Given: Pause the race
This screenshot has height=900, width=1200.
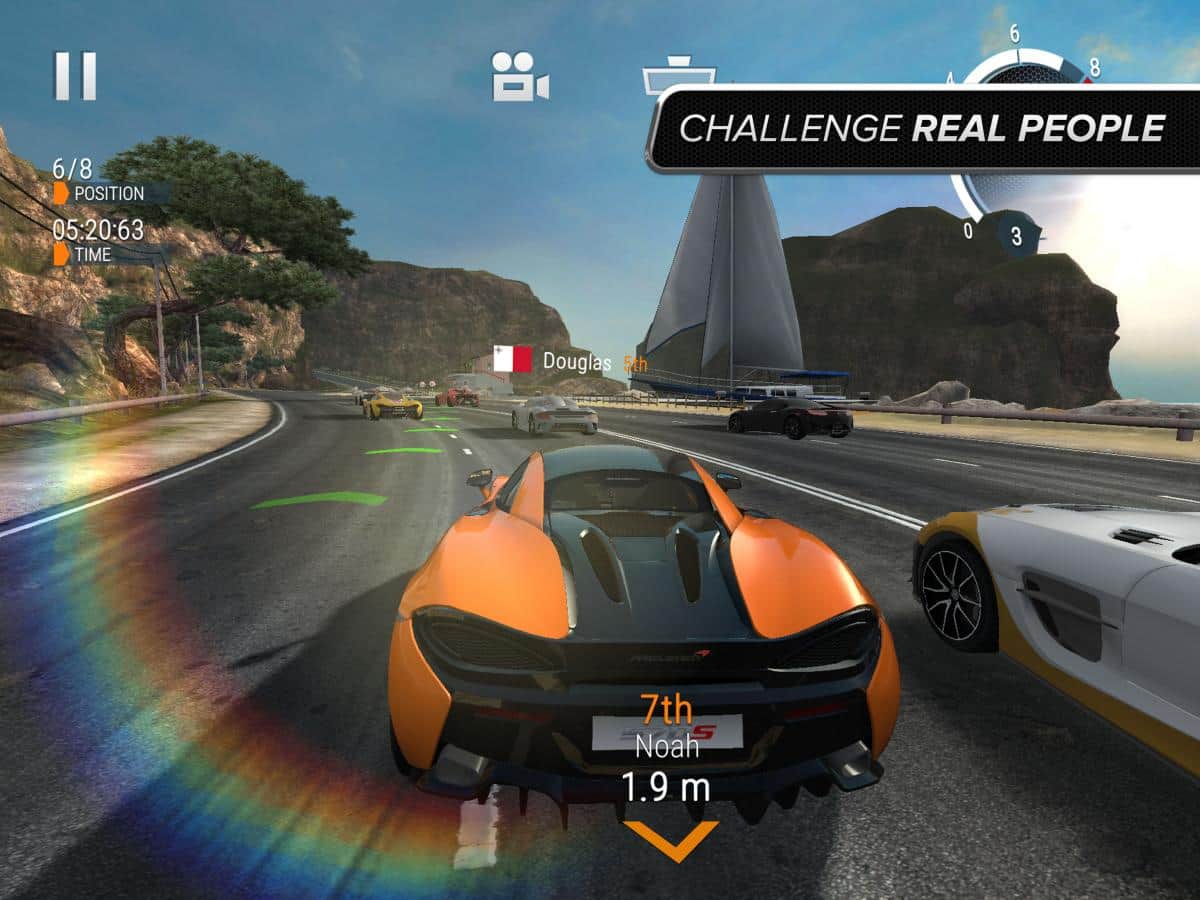Looking at the screenshot, I should 75,76.
